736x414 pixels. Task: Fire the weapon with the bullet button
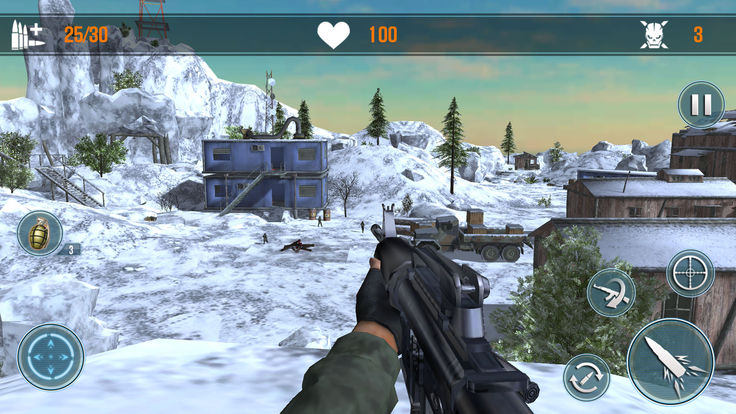click(670, 361)
